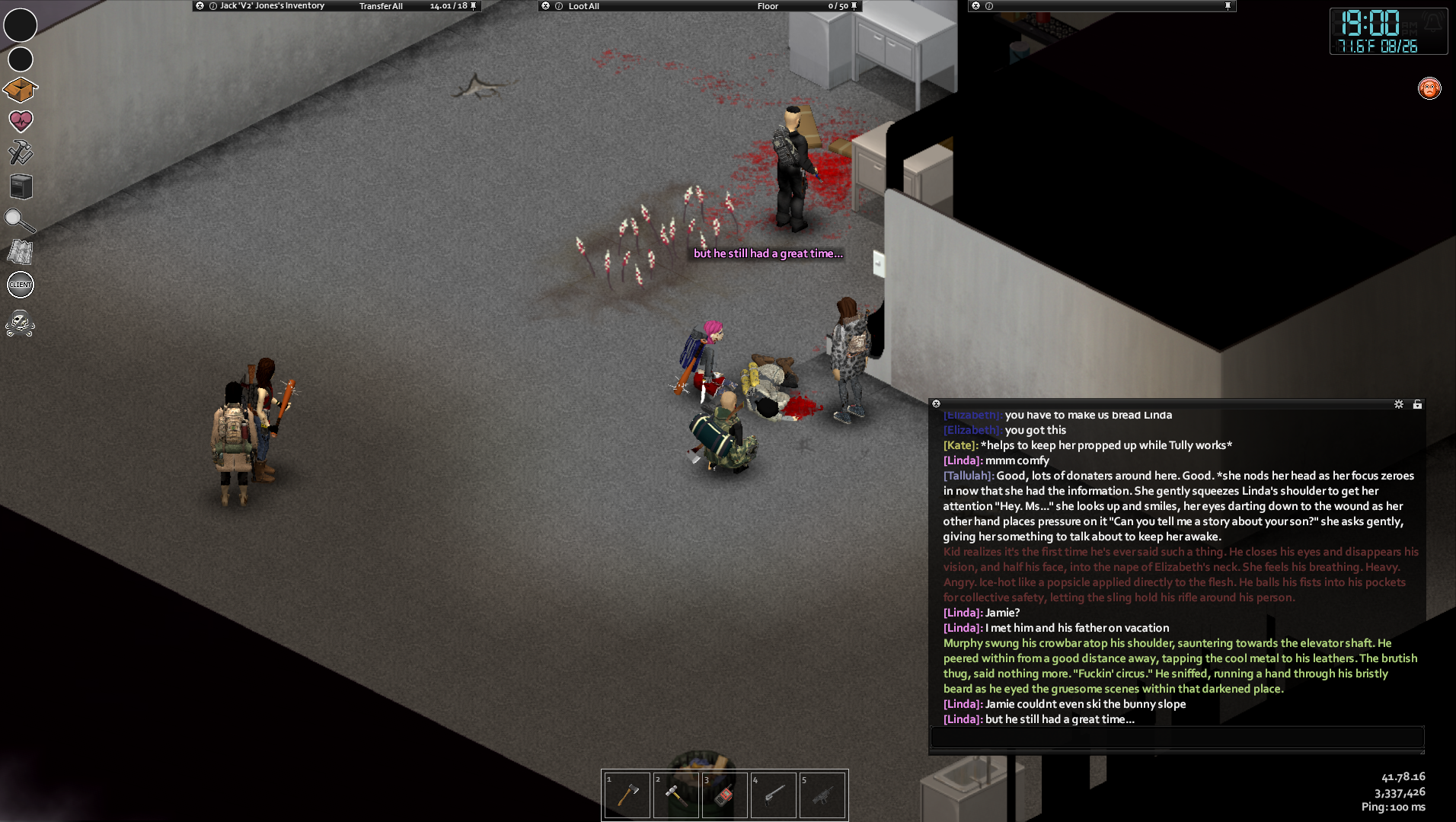This screenshot has height=822, width=1456.
Task: Click the chat message input field
Action: 1177,737
